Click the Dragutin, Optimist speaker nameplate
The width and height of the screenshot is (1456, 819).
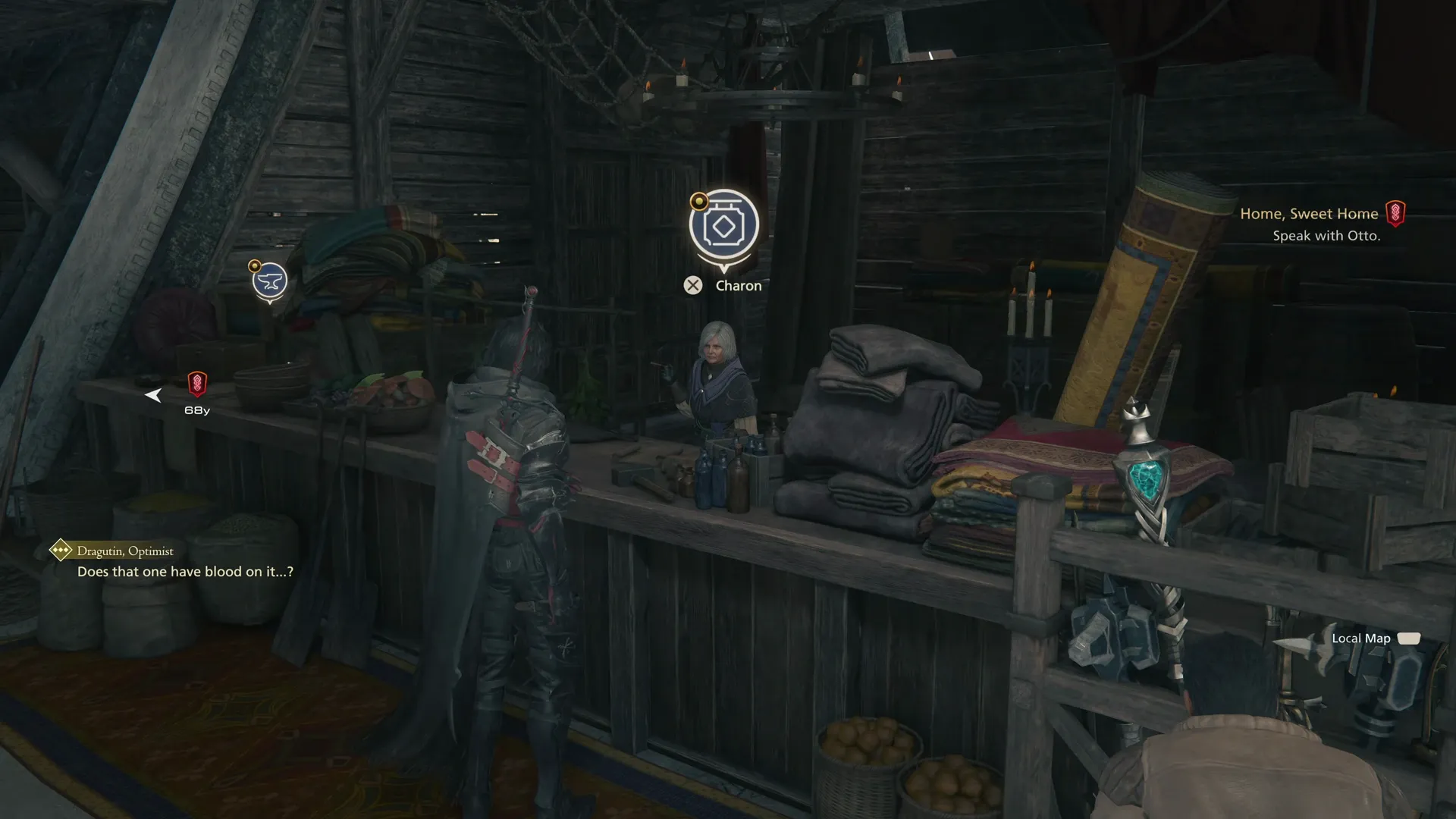123,551
